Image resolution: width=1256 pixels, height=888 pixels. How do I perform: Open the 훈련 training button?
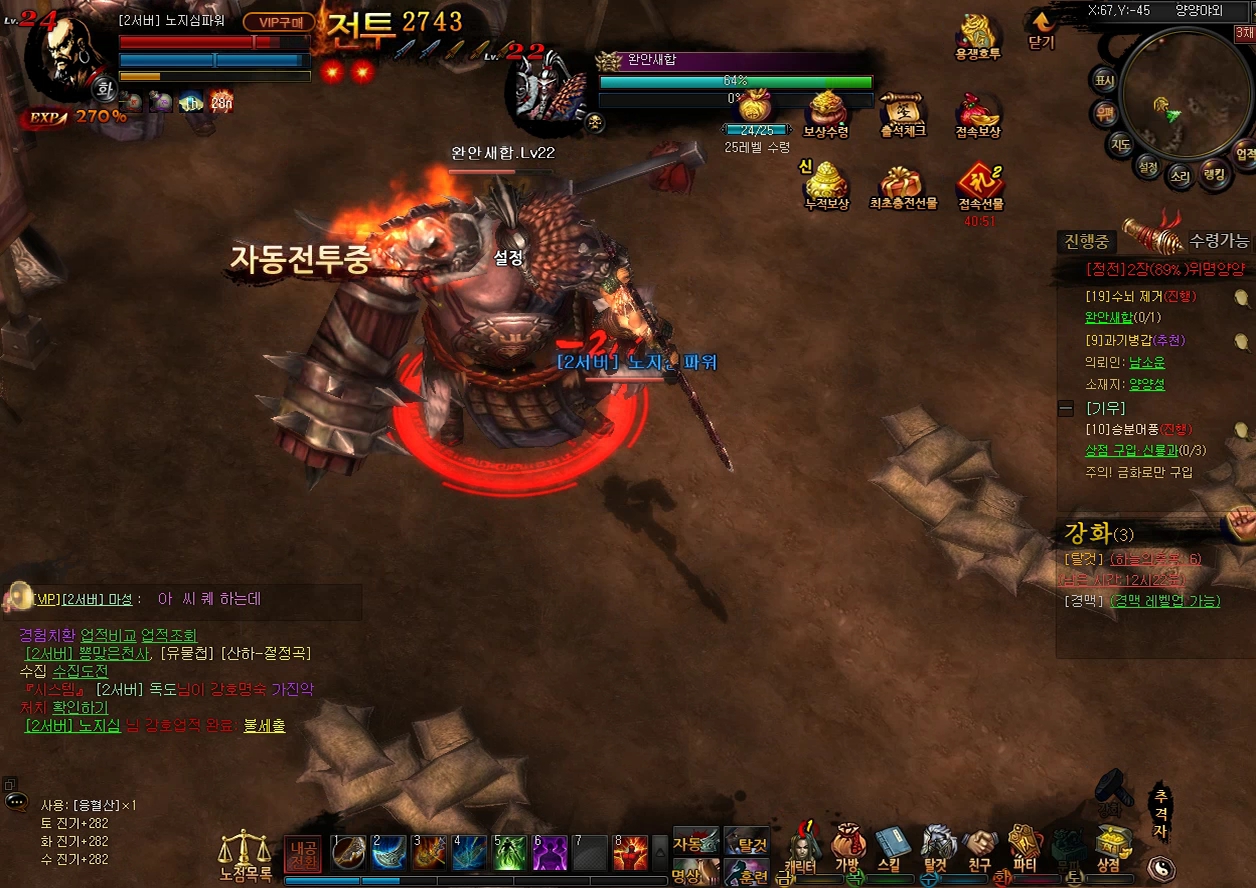tap(746, 874)
